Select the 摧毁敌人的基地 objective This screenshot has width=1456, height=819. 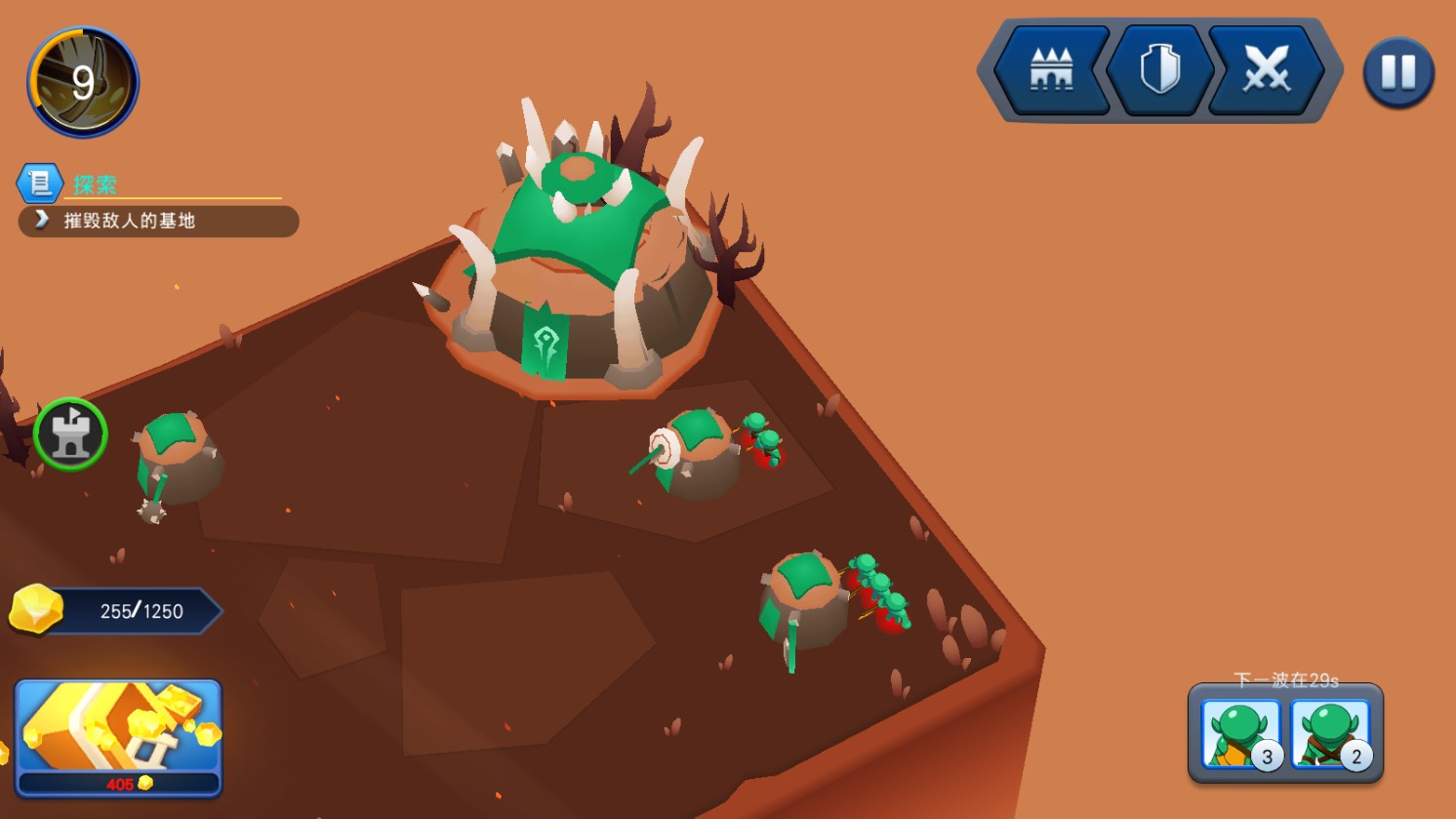click(x=158, y=221)
